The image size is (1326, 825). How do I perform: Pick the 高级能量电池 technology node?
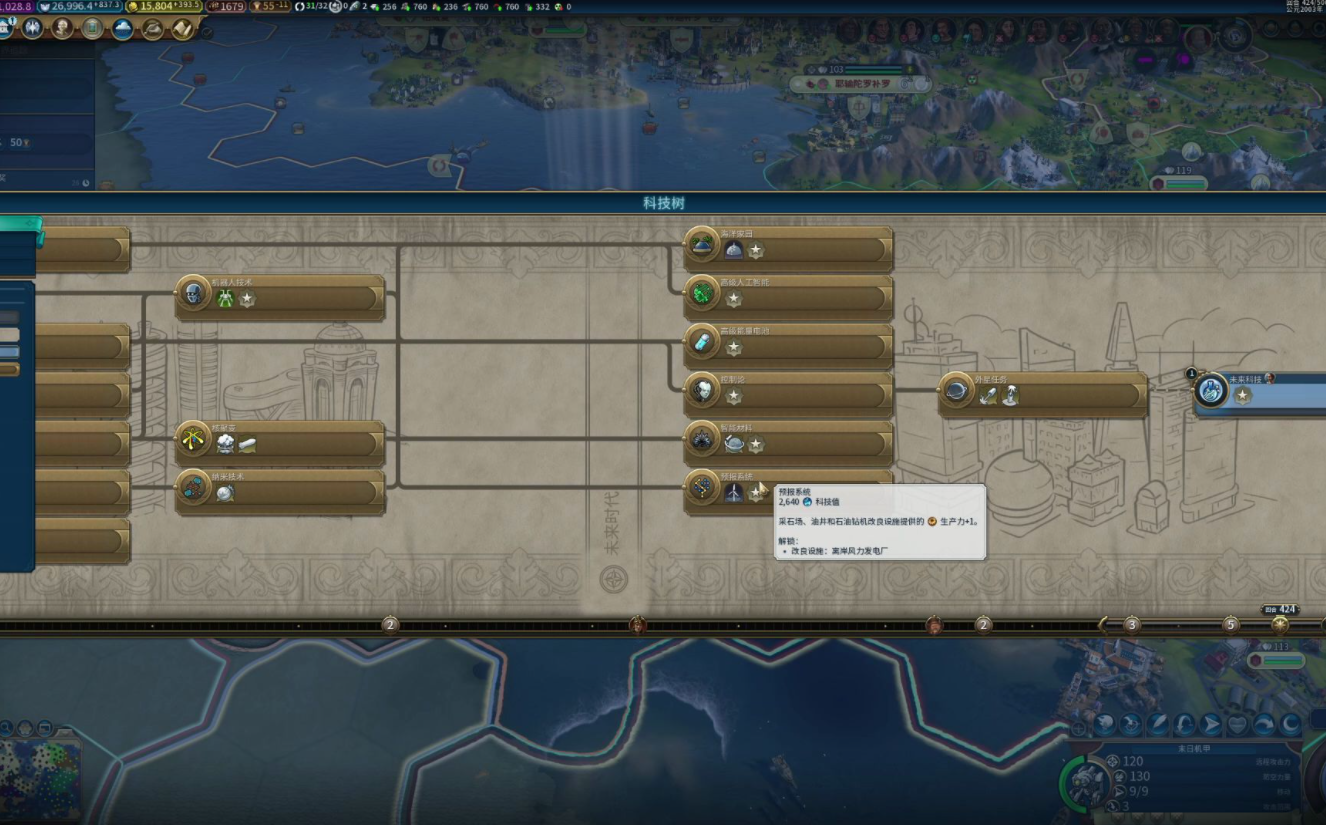coord(788,344)
